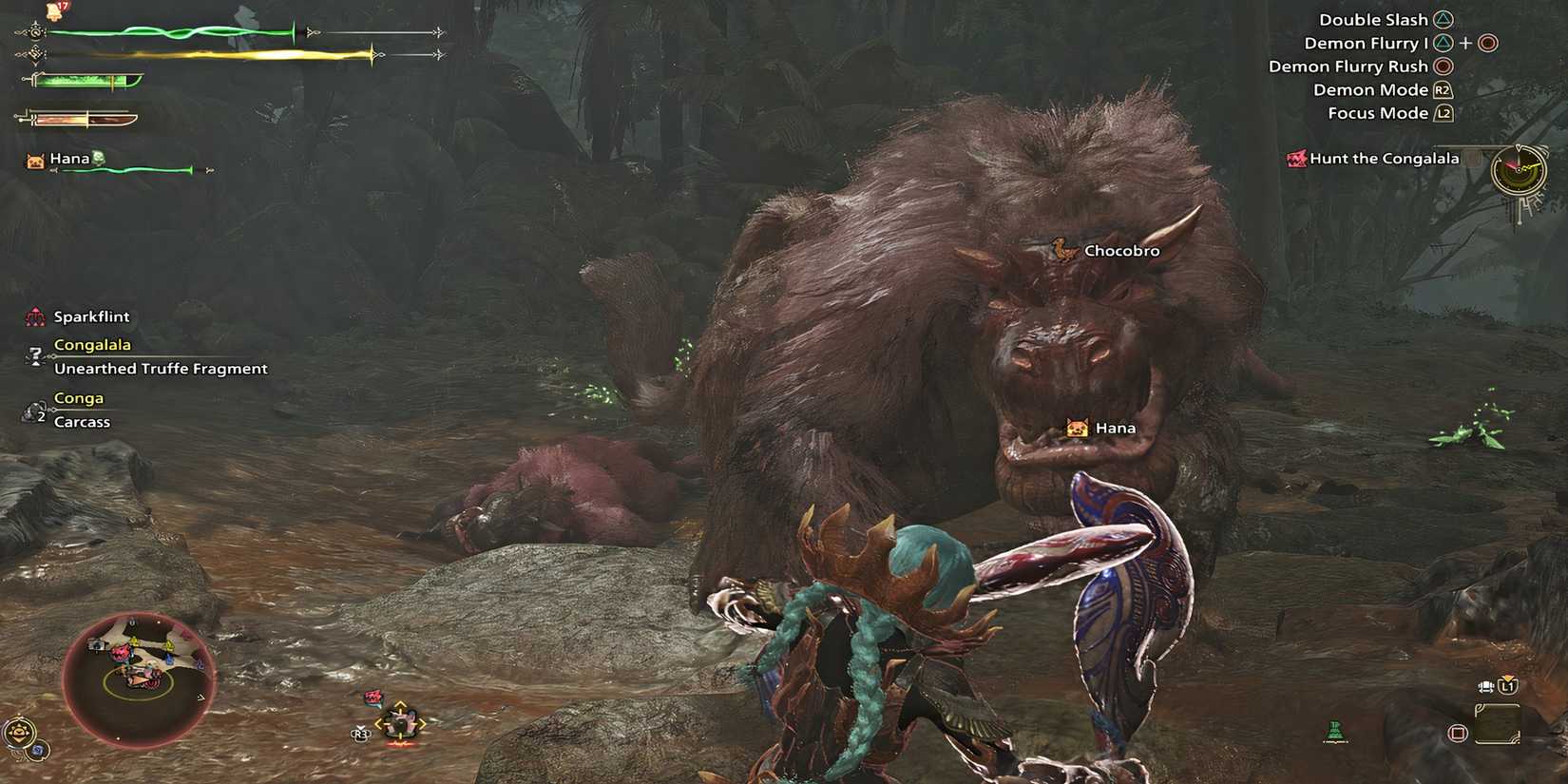Image resolution: width=1568 pixels, height=784 pixels.
Task: Toggle the radial menu with the R3 prompt
Action: pyautogui.click(x=360, y=734)
